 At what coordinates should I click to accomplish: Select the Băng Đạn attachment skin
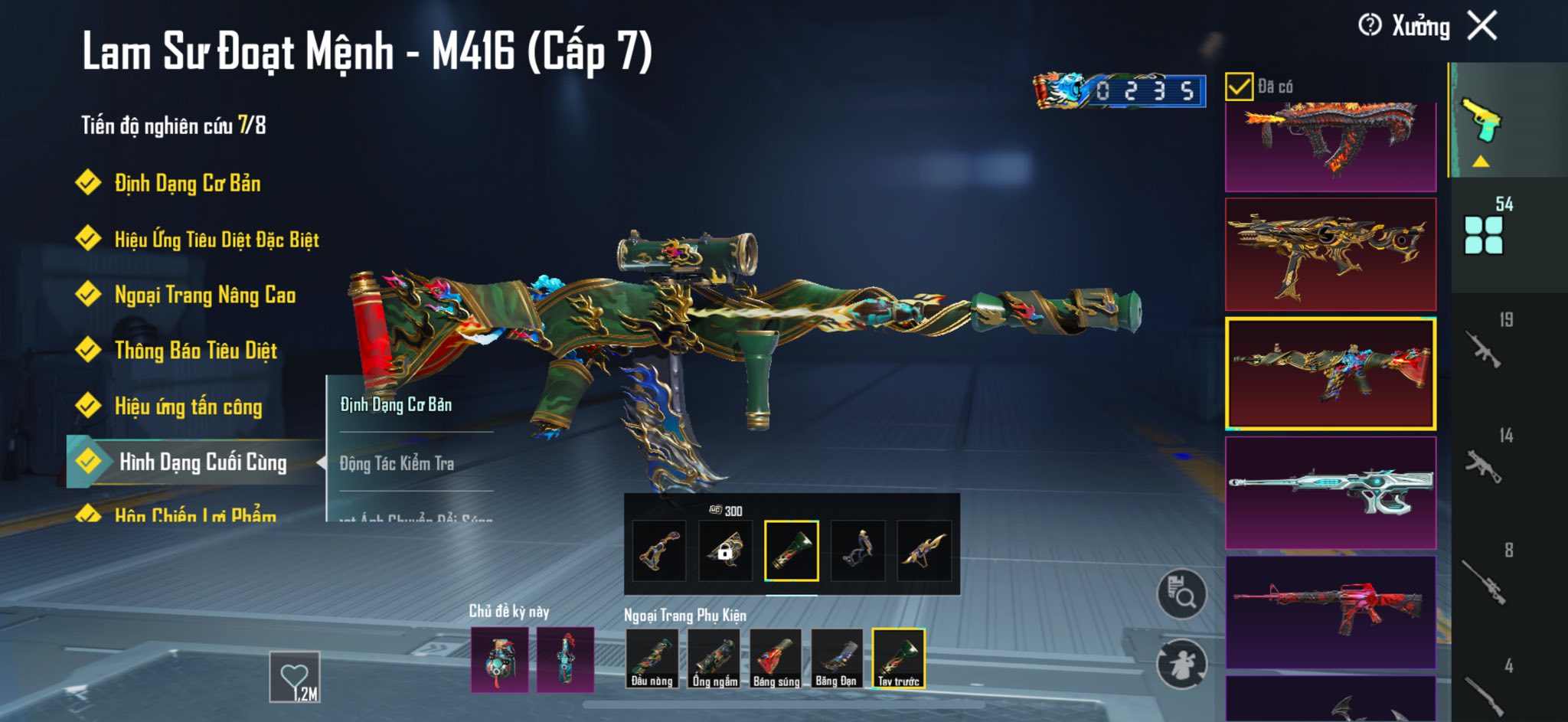(836, 658)
